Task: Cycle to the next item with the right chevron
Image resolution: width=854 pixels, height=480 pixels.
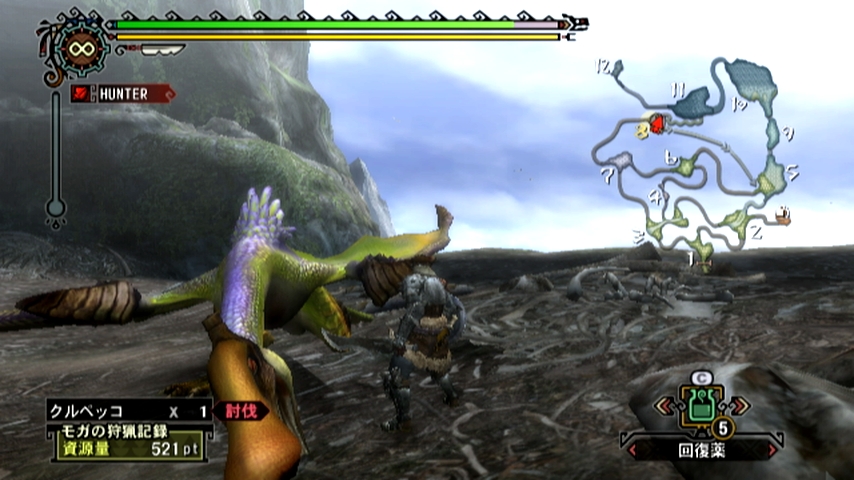Action: coord(739,406)
